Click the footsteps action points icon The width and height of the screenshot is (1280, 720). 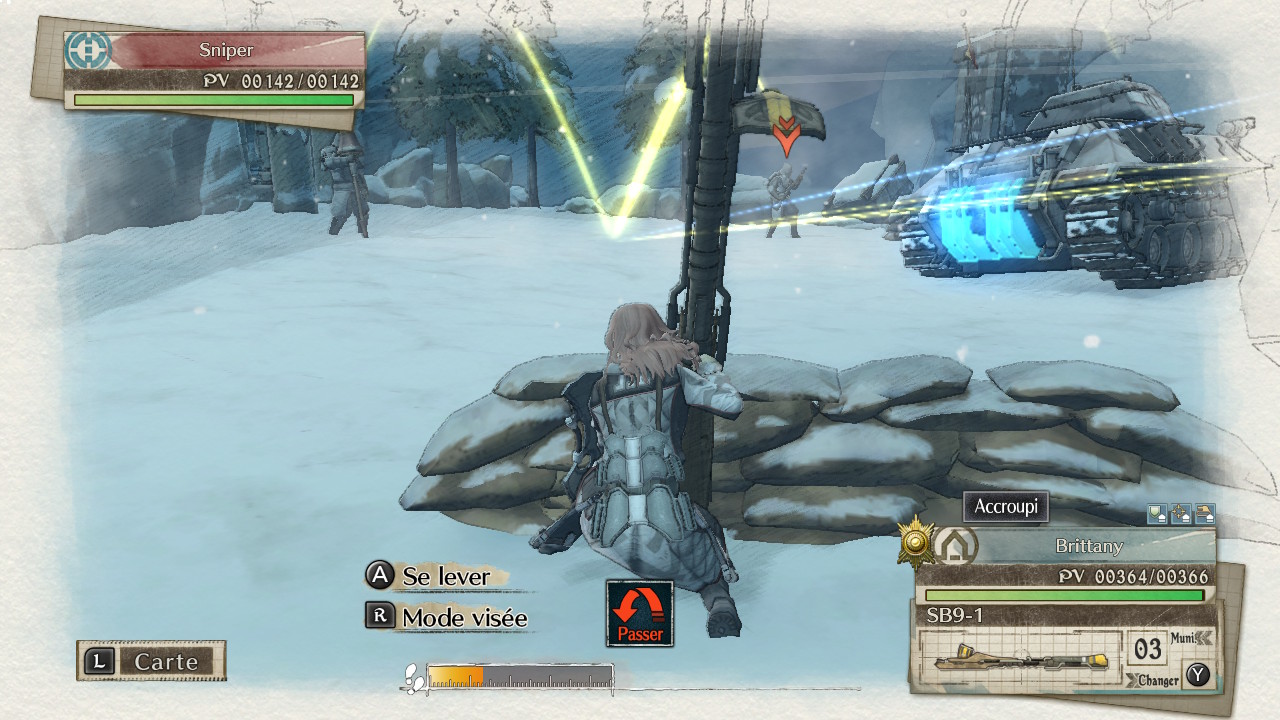click(412, 678)
